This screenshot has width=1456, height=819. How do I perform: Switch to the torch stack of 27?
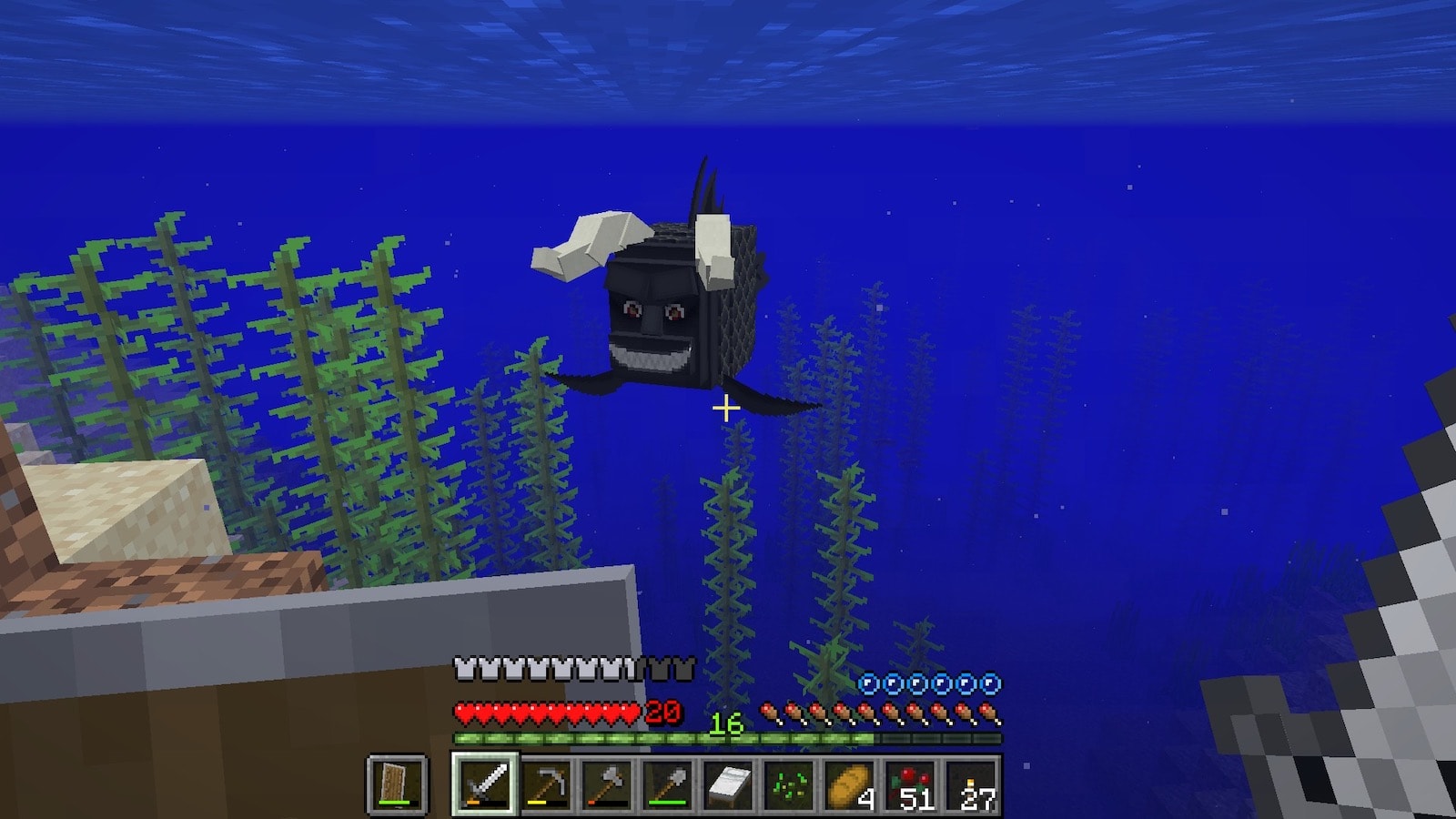tap(972, 784)
